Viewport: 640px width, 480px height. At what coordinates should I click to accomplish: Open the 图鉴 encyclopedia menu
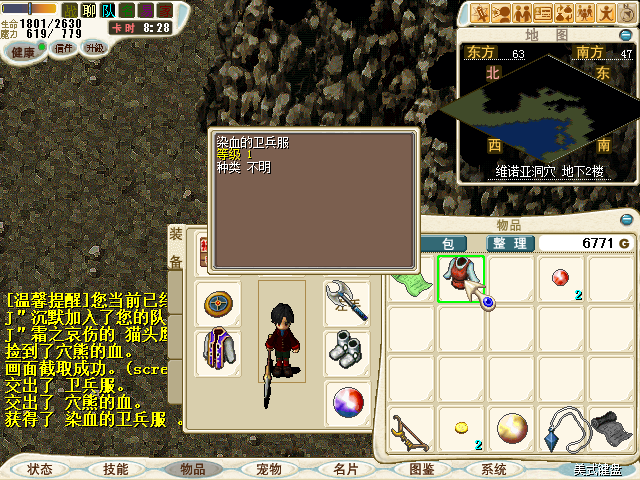click(421, 468)
